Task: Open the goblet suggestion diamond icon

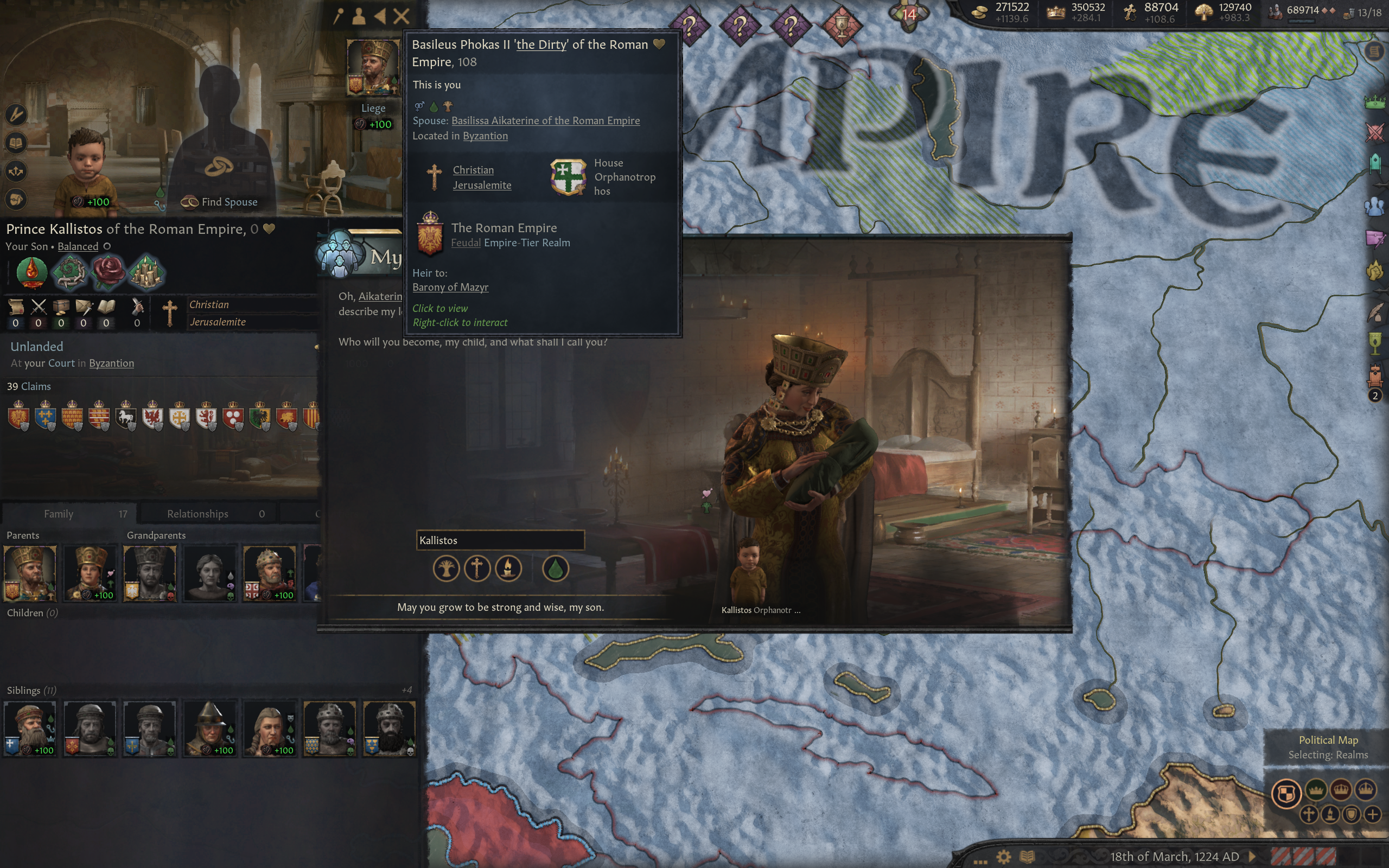Action: [842, 25]
